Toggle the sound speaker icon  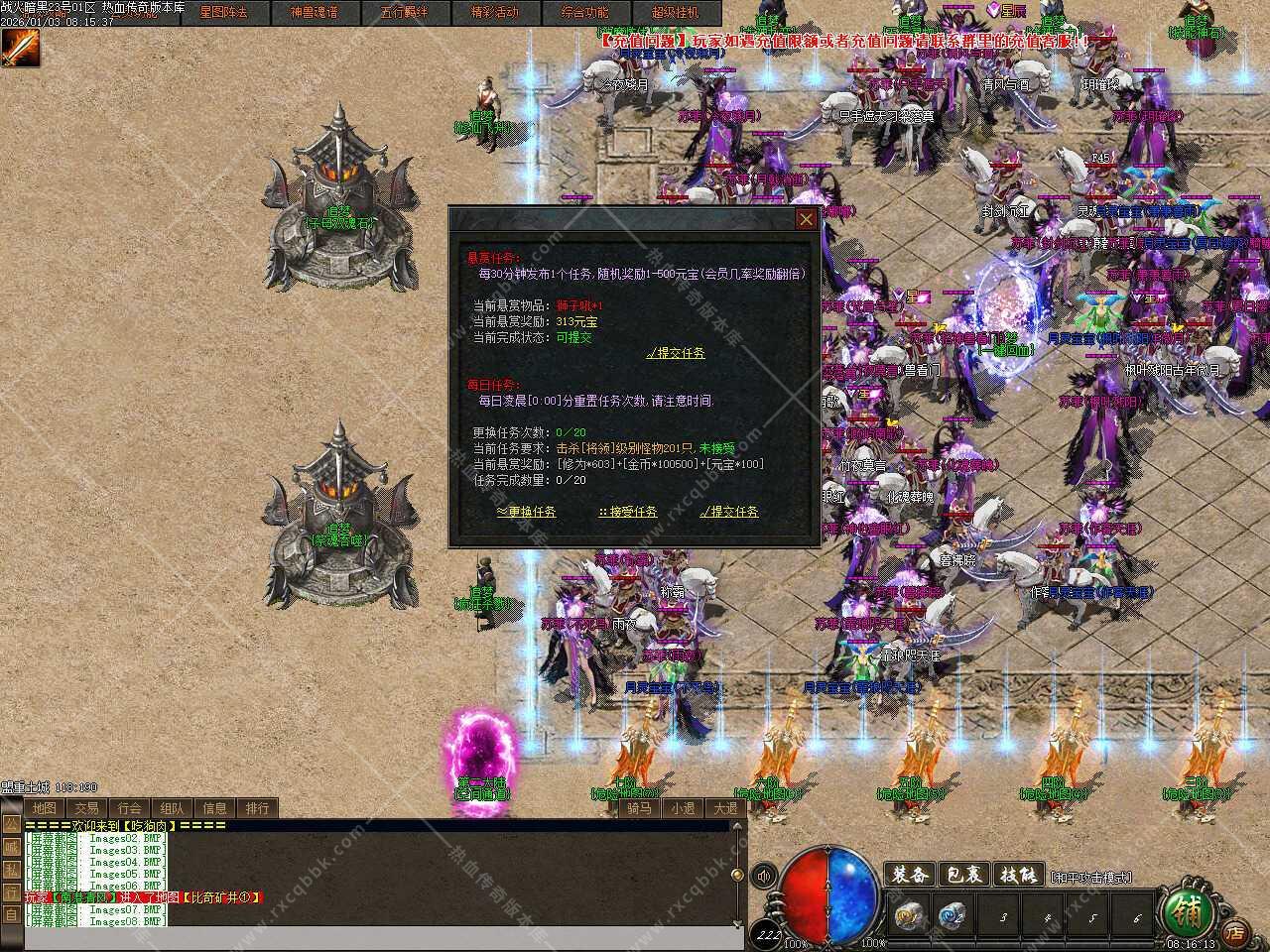pos(764,877)
